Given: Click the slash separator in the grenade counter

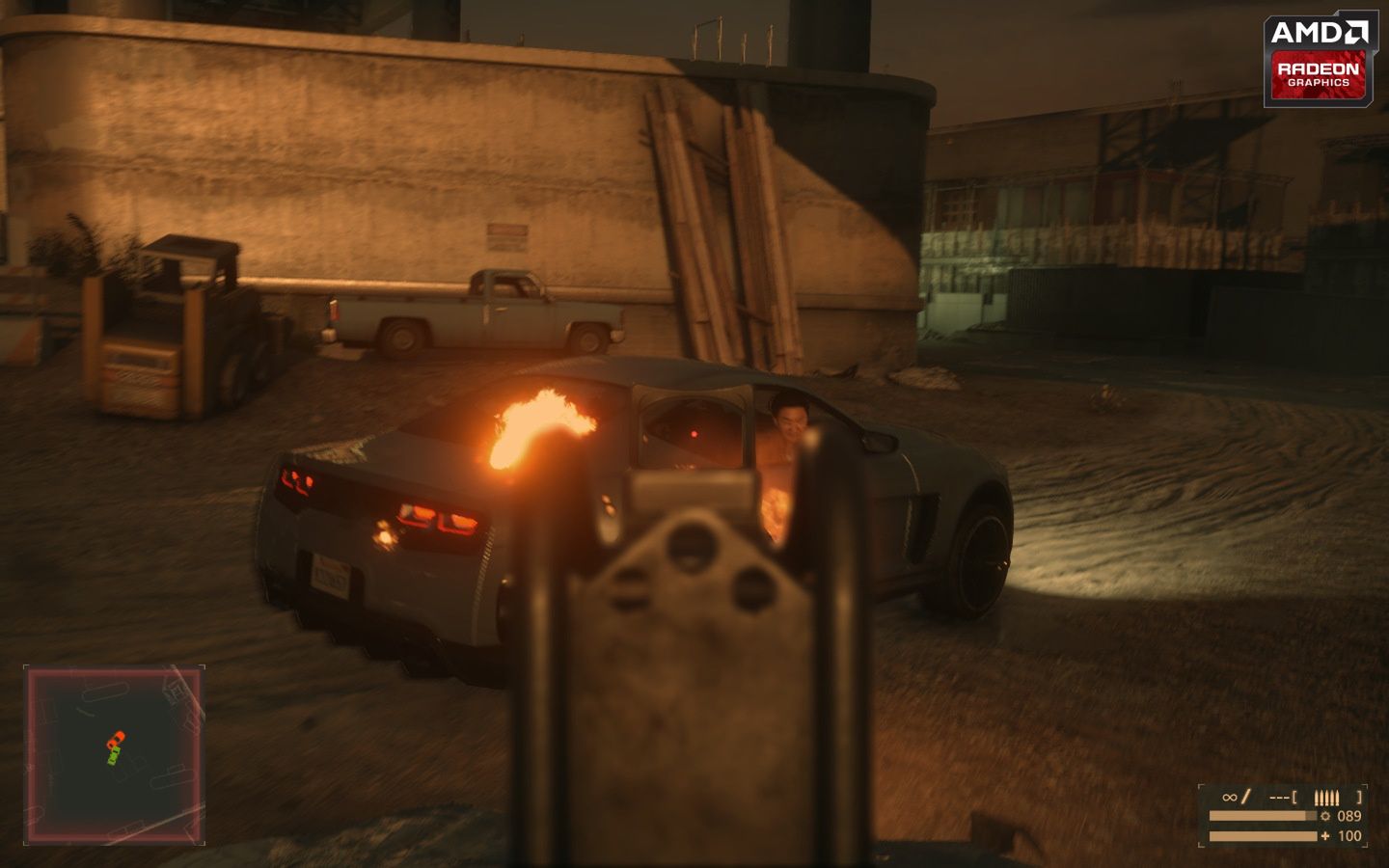Looking at the screenshot, I should (1245, 797).
